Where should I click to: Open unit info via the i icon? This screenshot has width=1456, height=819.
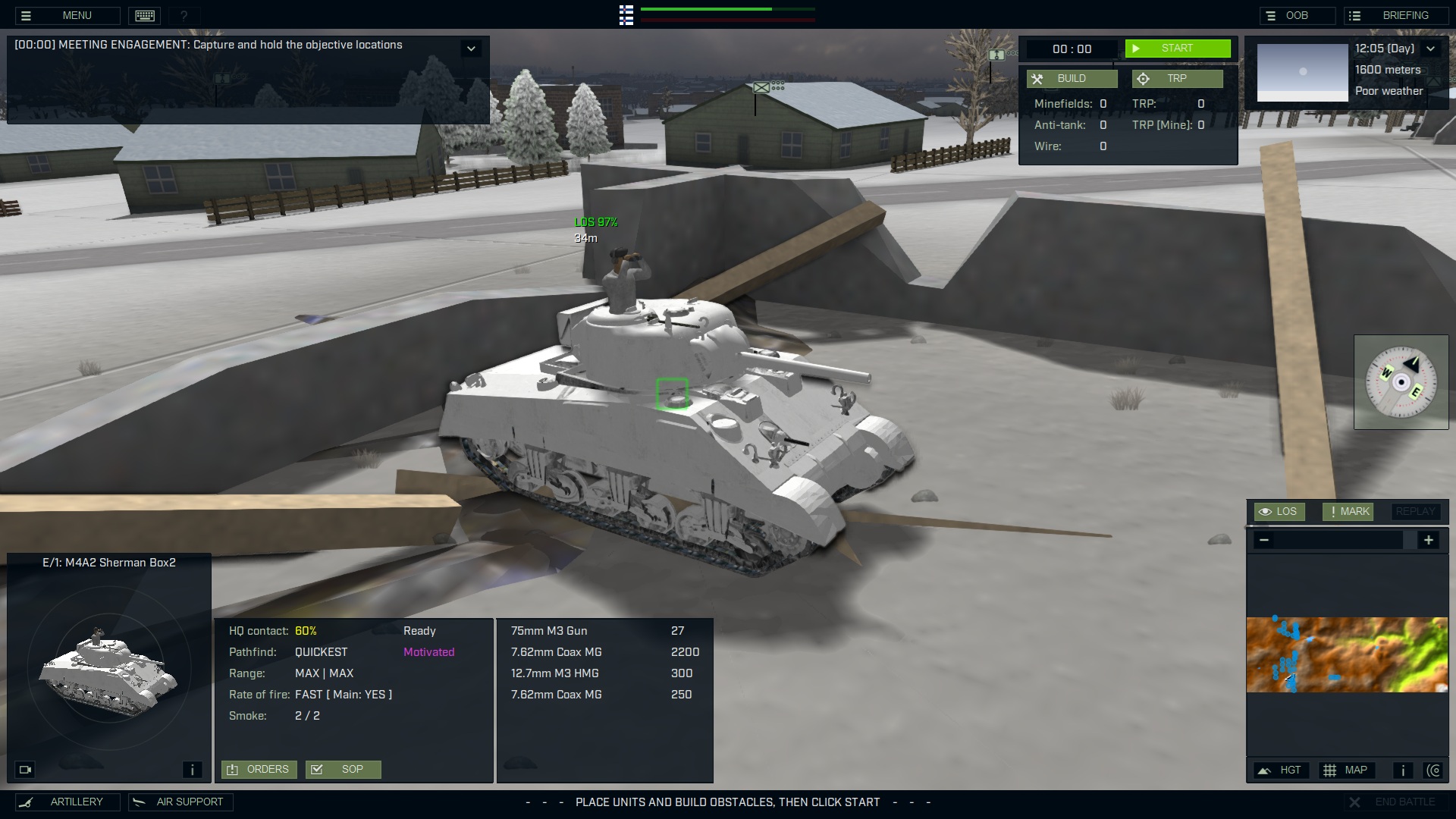click(x=192, y=769)
